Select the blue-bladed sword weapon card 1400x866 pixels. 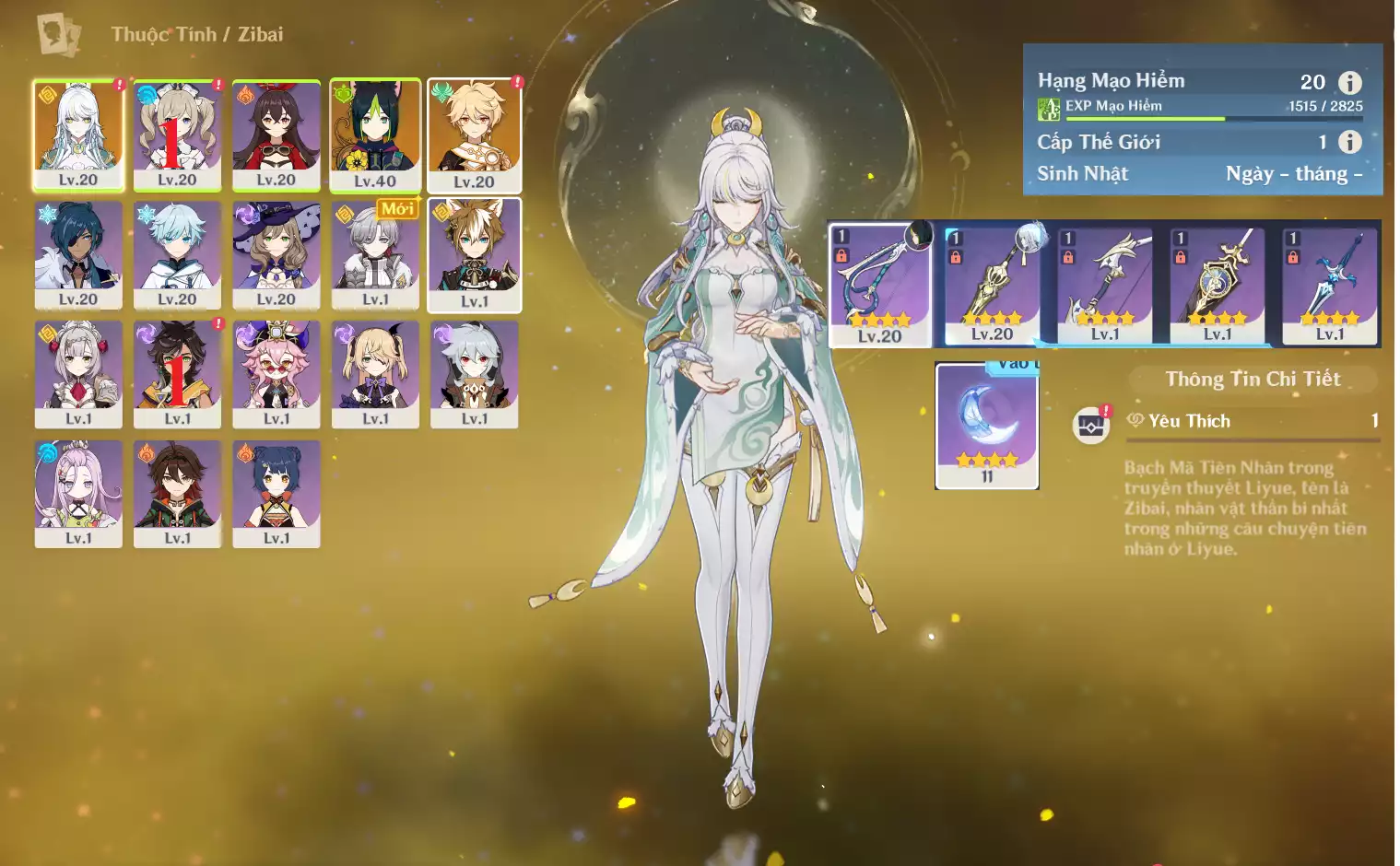point(1329,286)
